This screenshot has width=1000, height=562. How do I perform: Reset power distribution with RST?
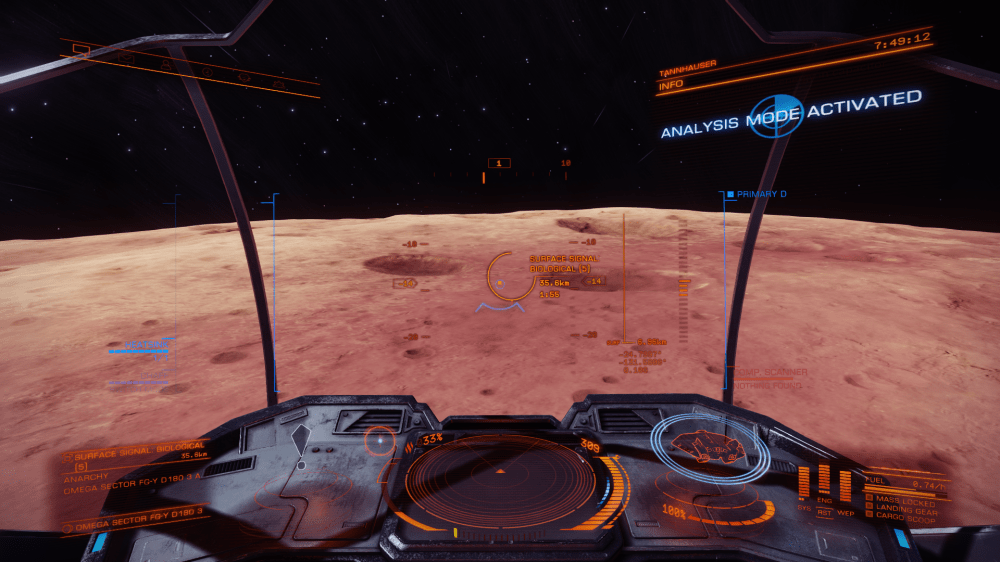click(824, 512)
